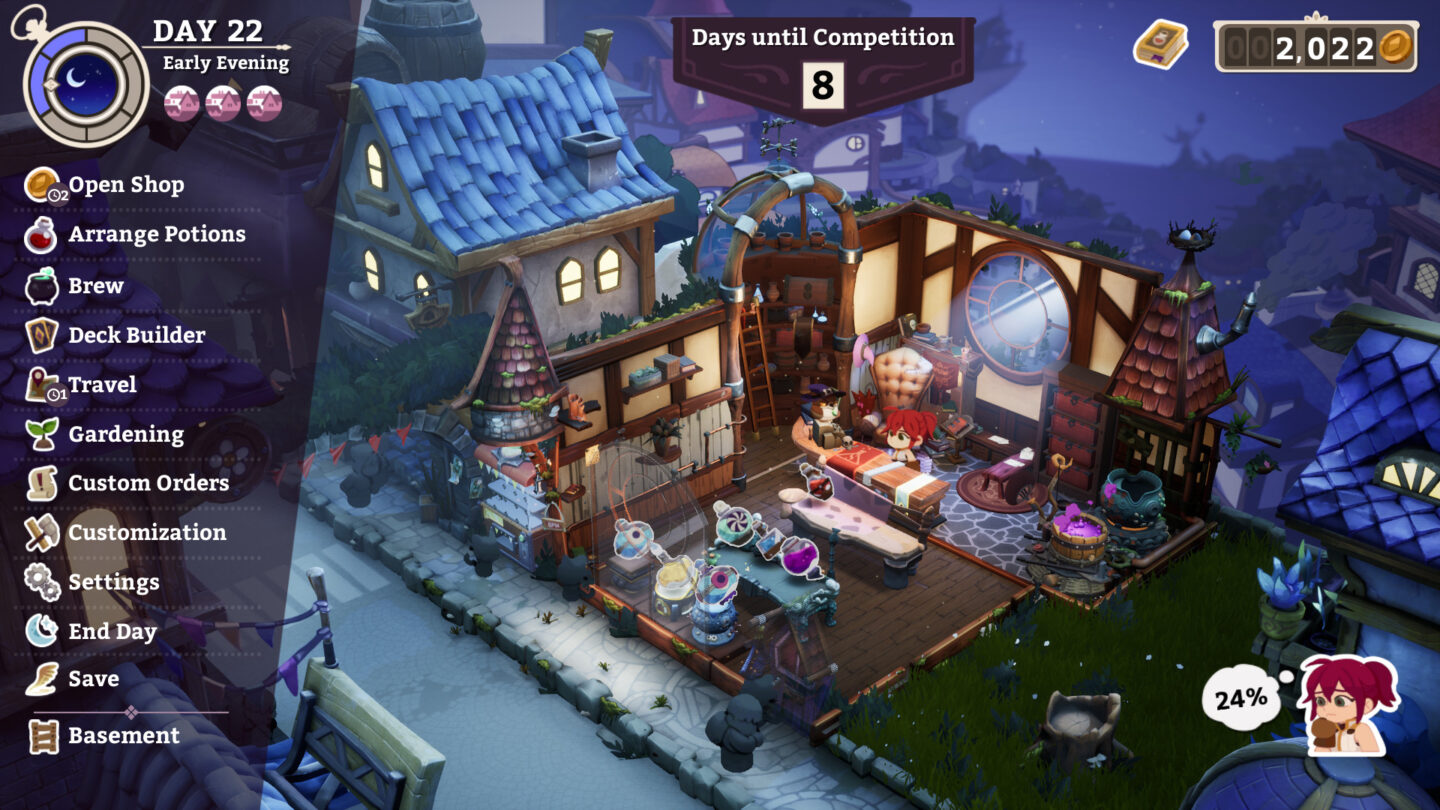Click the potion bottle icon for Arrange Potions

(x=40, y=234)
